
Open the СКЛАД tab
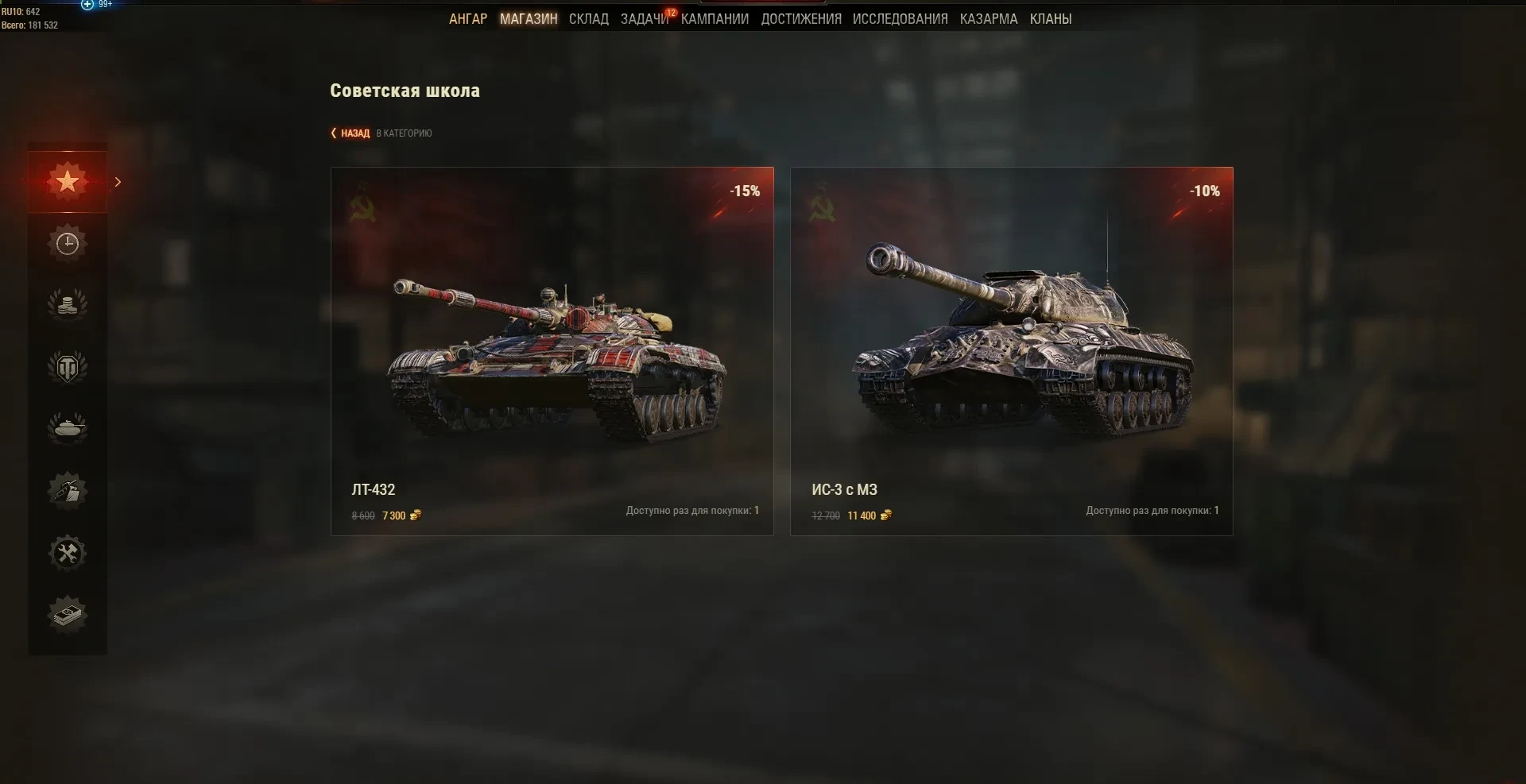(589, 19)
